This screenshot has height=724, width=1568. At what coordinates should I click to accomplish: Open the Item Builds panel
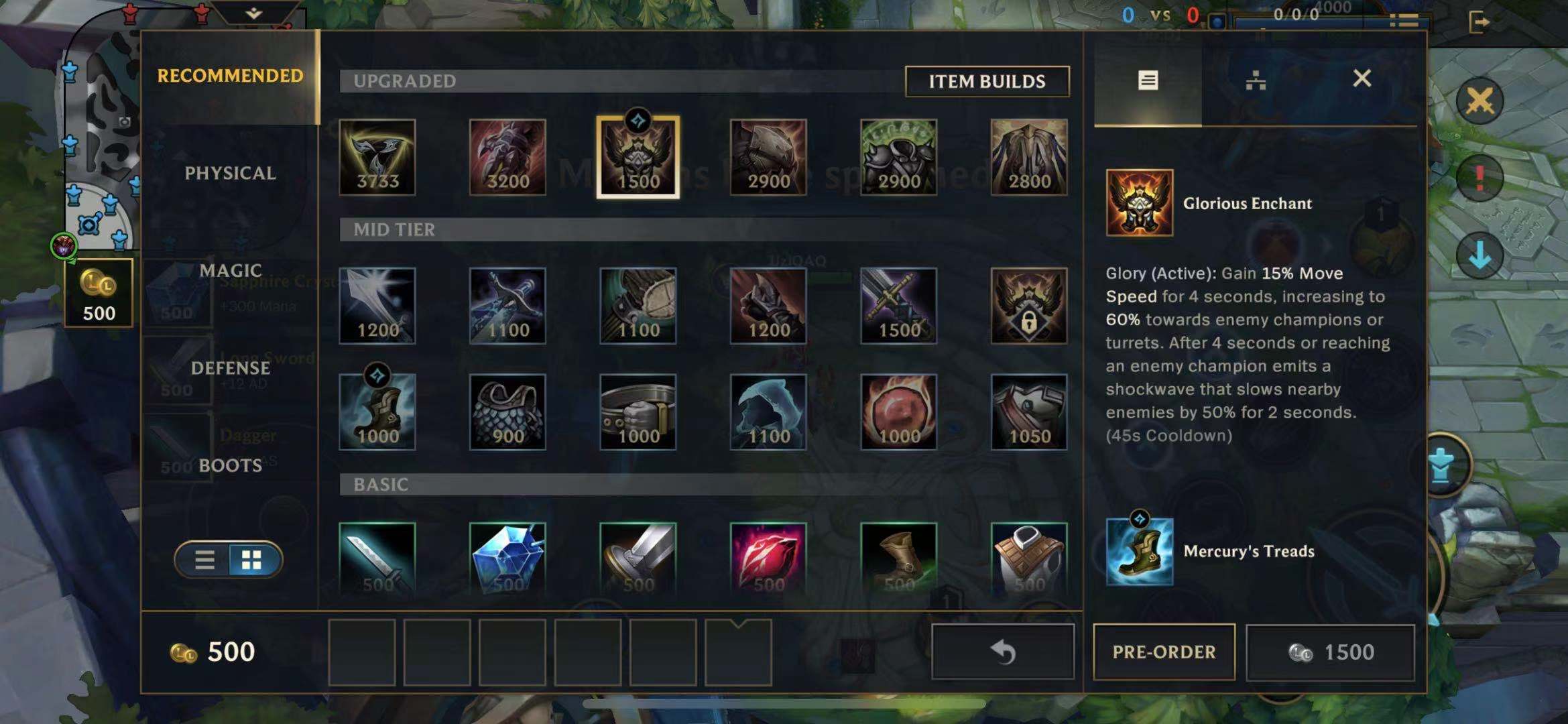pyautogui.click(x=986, y=81)
